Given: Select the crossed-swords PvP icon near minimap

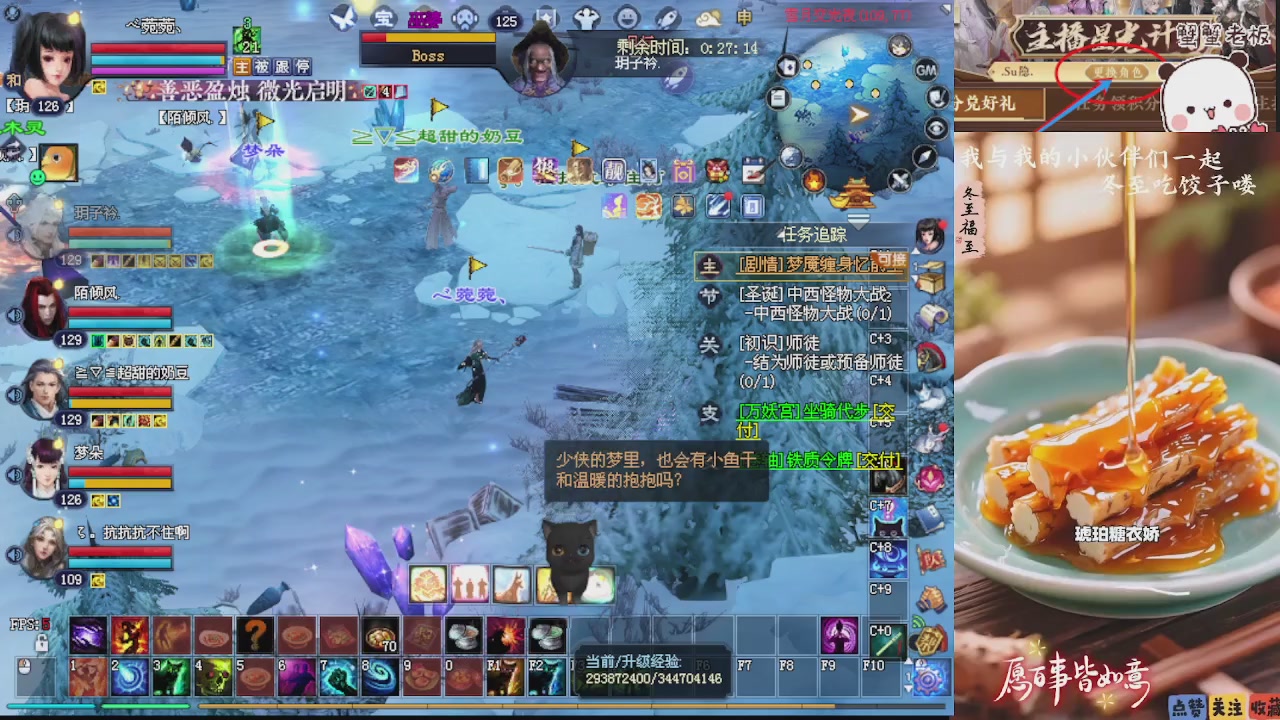Looking at the screenshot, I should pyautogui.click(x=898, y=181).
